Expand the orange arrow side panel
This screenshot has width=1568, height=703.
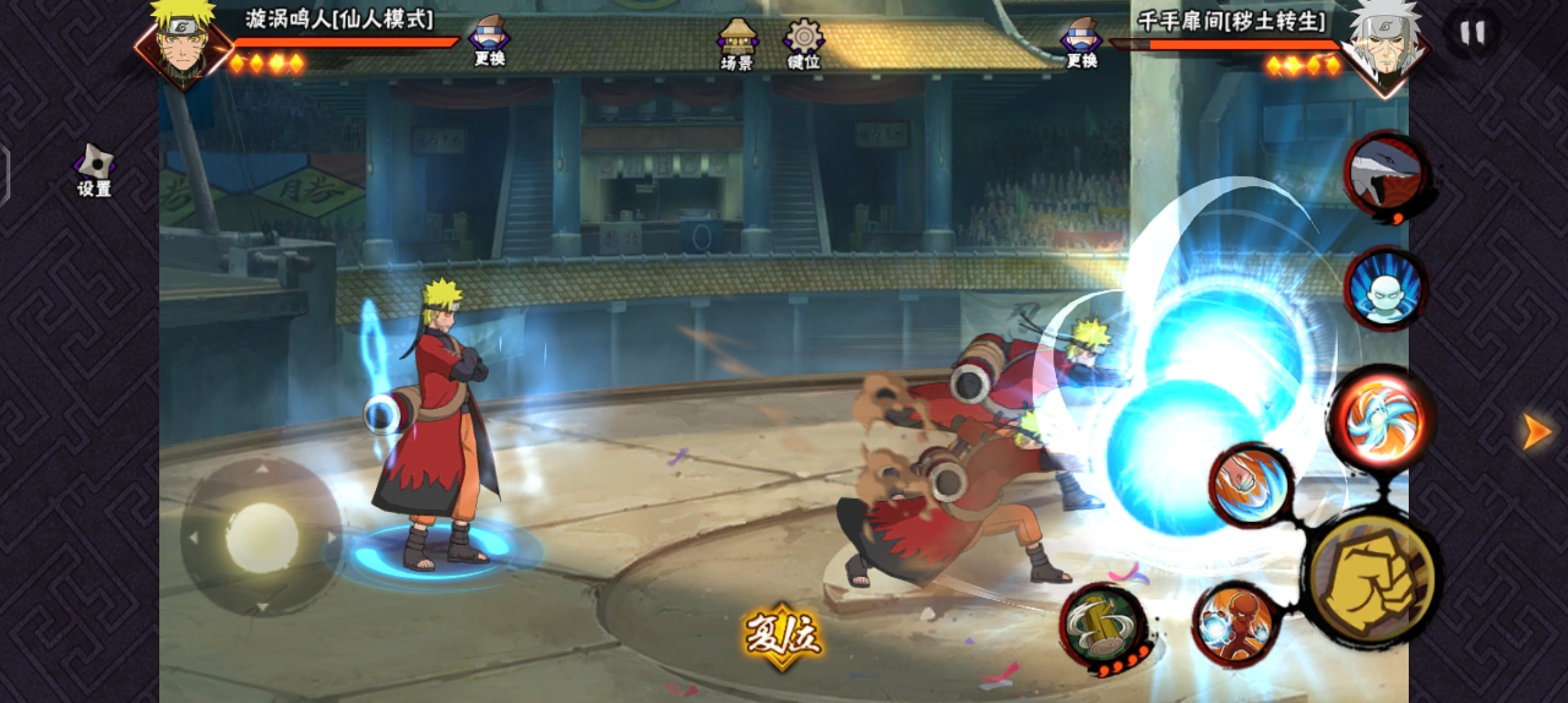pos(1537,431)
